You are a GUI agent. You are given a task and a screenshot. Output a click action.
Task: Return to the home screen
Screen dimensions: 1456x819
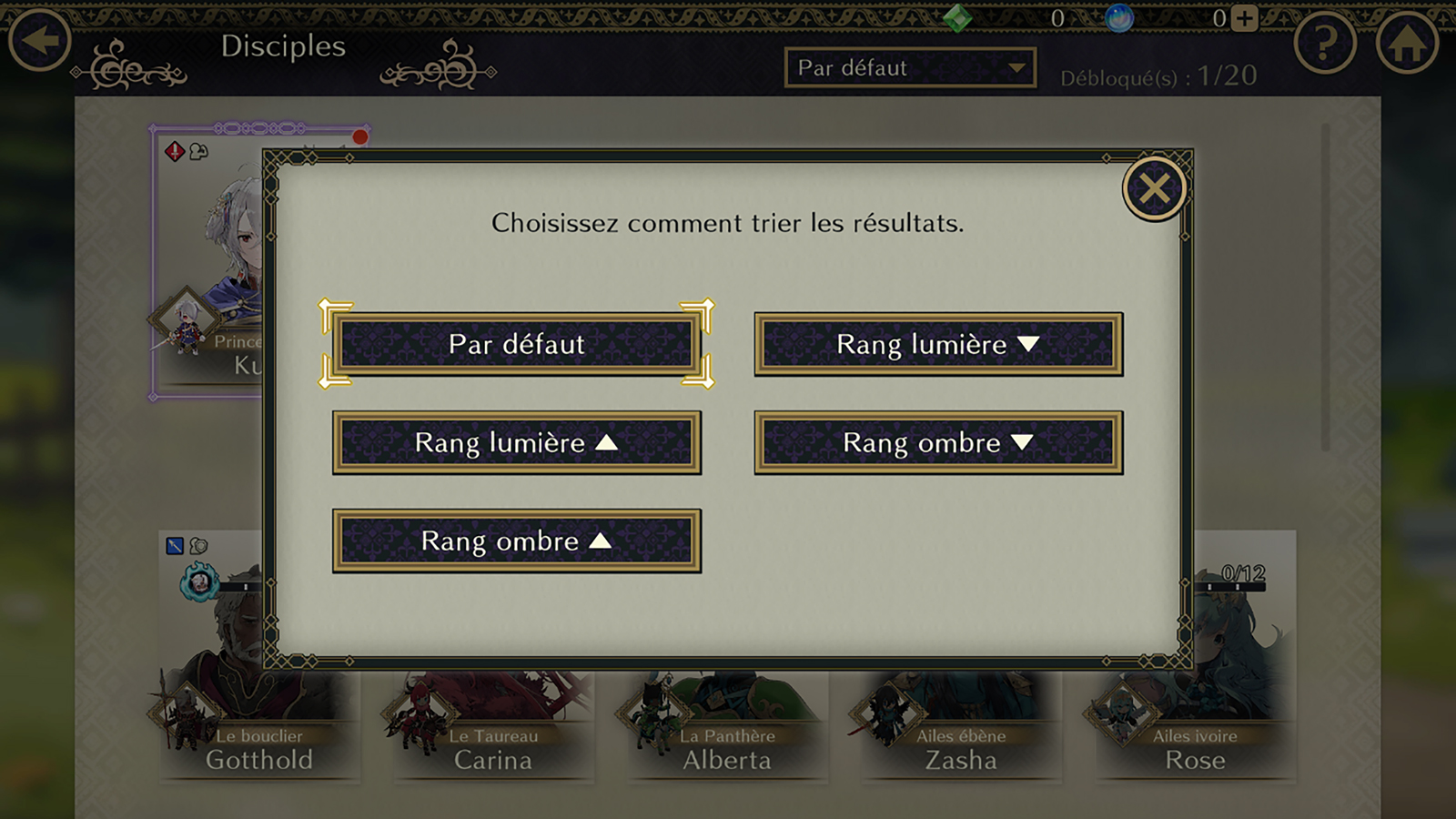click(x=1407, y=42)
